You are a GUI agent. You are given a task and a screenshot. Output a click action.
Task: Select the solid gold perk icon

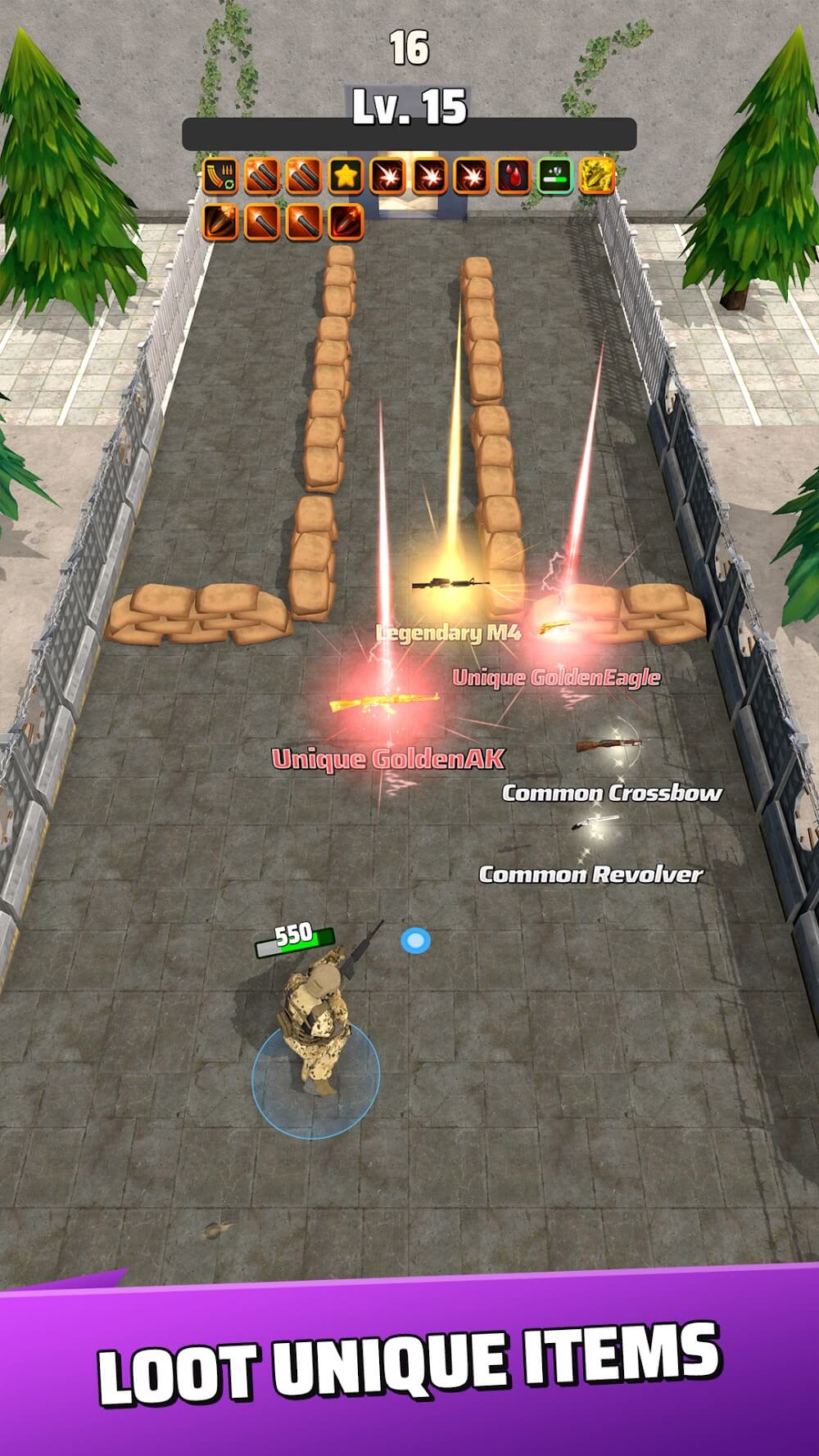[x=596, y=176]
